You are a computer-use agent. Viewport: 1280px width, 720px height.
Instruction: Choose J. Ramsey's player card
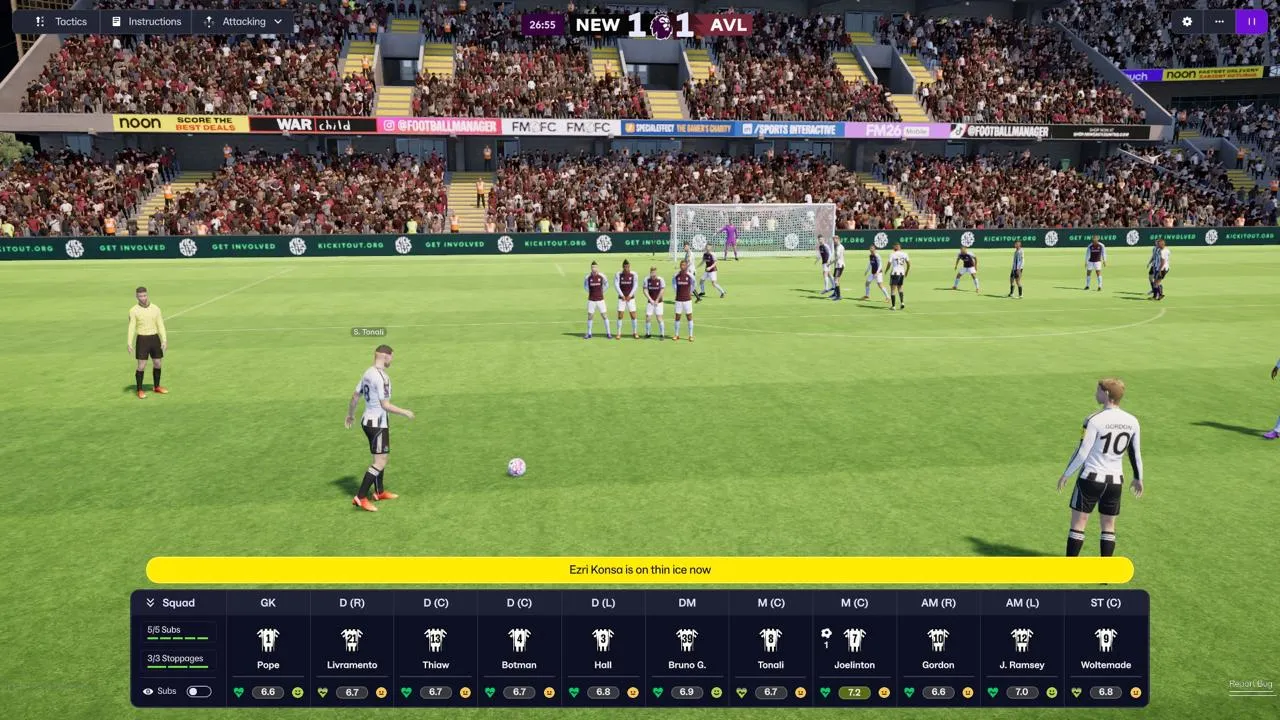[x=1022, y=648]
